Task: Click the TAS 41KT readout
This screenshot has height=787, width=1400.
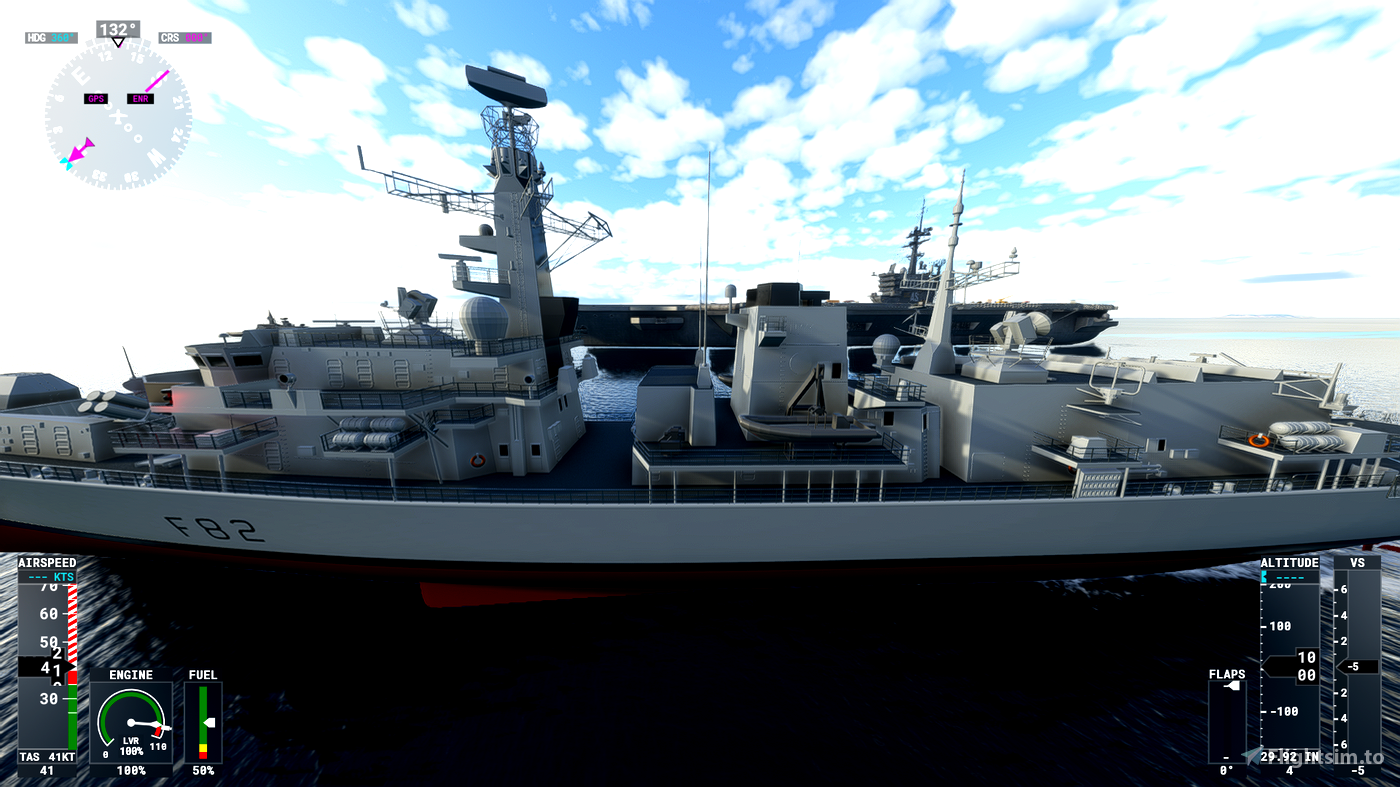Action: pyautogui.click(x=46, y=757)
